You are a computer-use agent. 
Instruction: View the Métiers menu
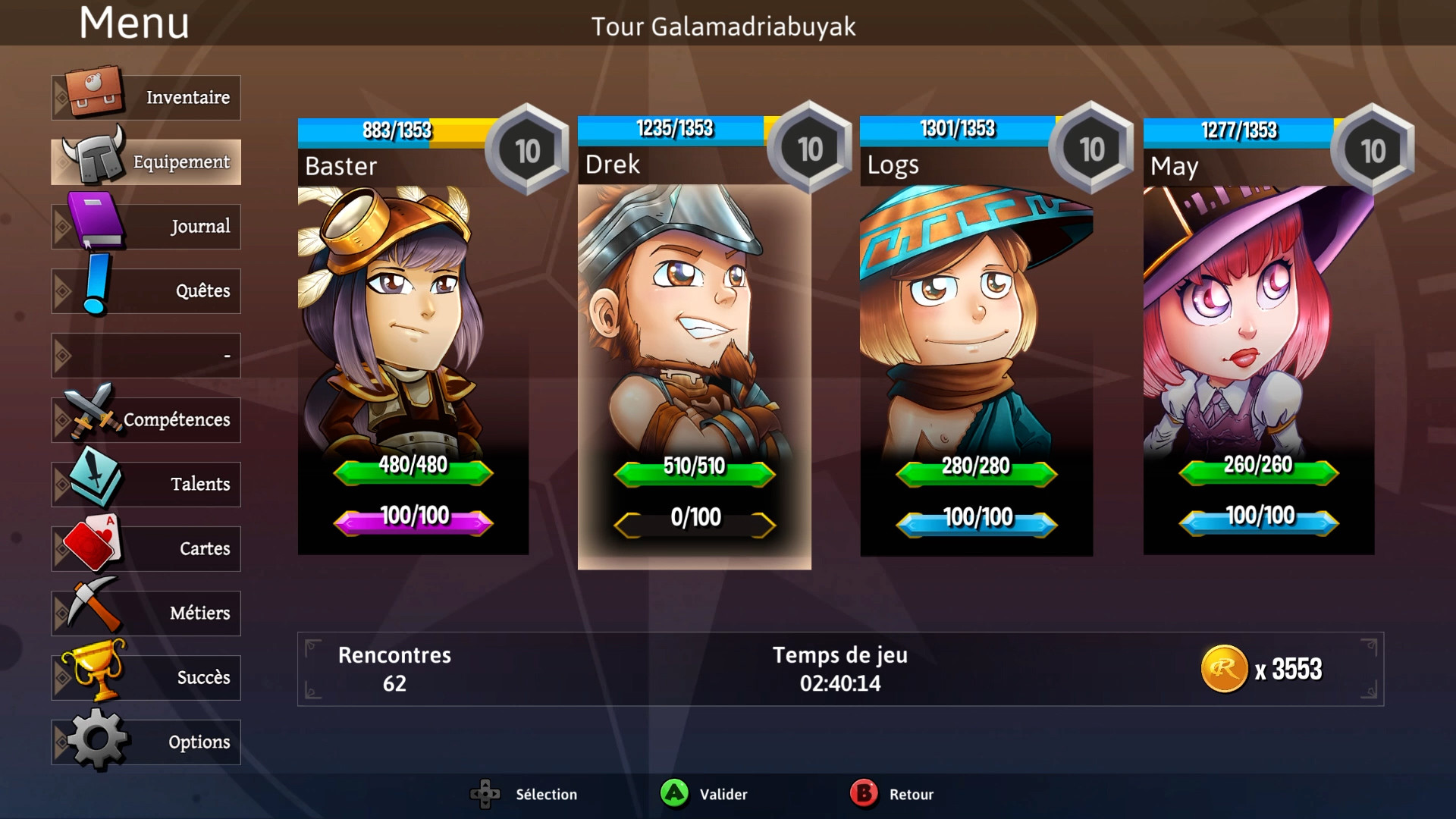click(146, 613)
